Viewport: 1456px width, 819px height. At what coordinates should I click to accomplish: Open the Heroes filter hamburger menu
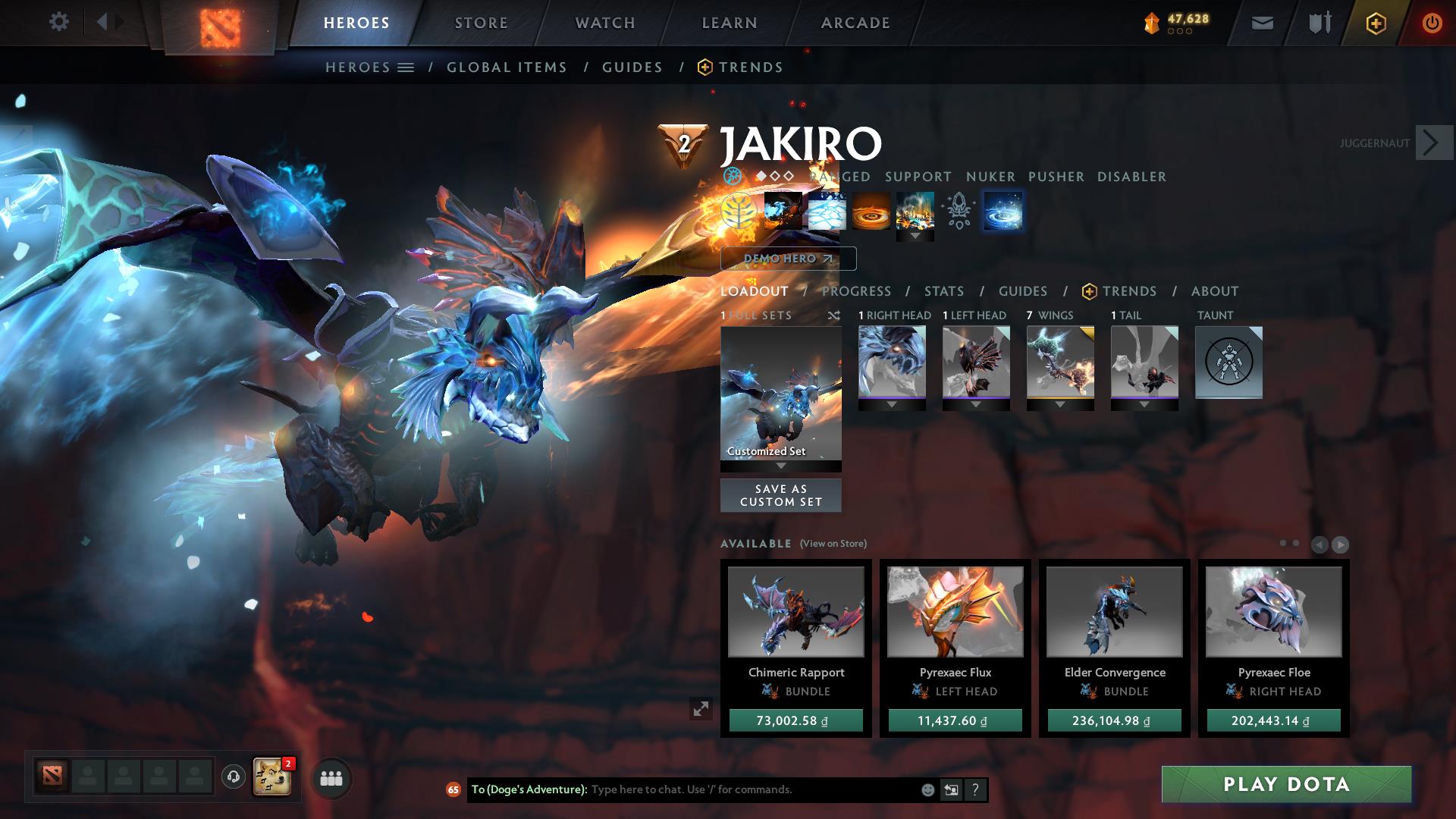[x=407, y=67]
